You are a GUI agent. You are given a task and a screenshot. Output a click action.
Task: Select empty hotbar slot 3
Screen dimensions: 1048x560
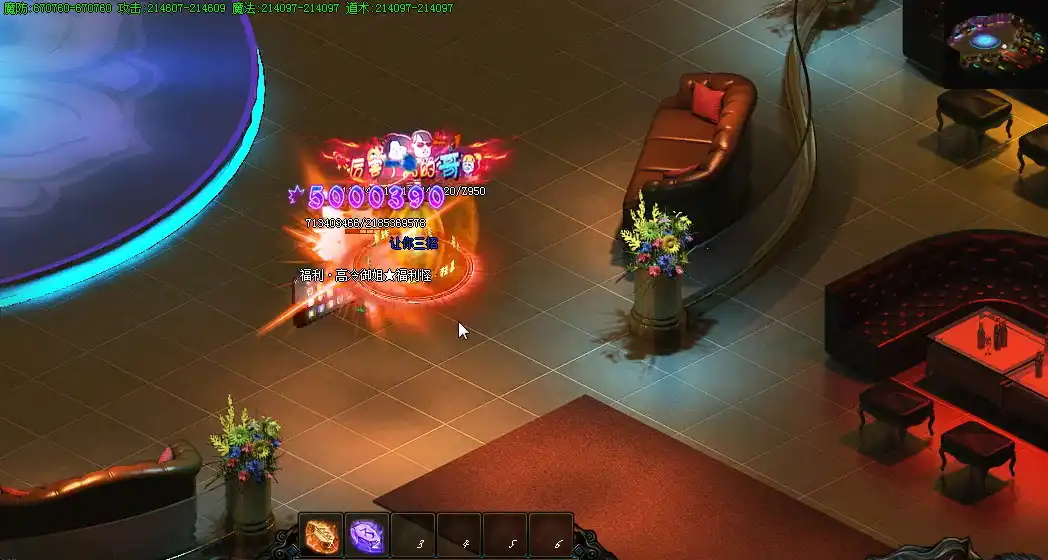(412, 535)
